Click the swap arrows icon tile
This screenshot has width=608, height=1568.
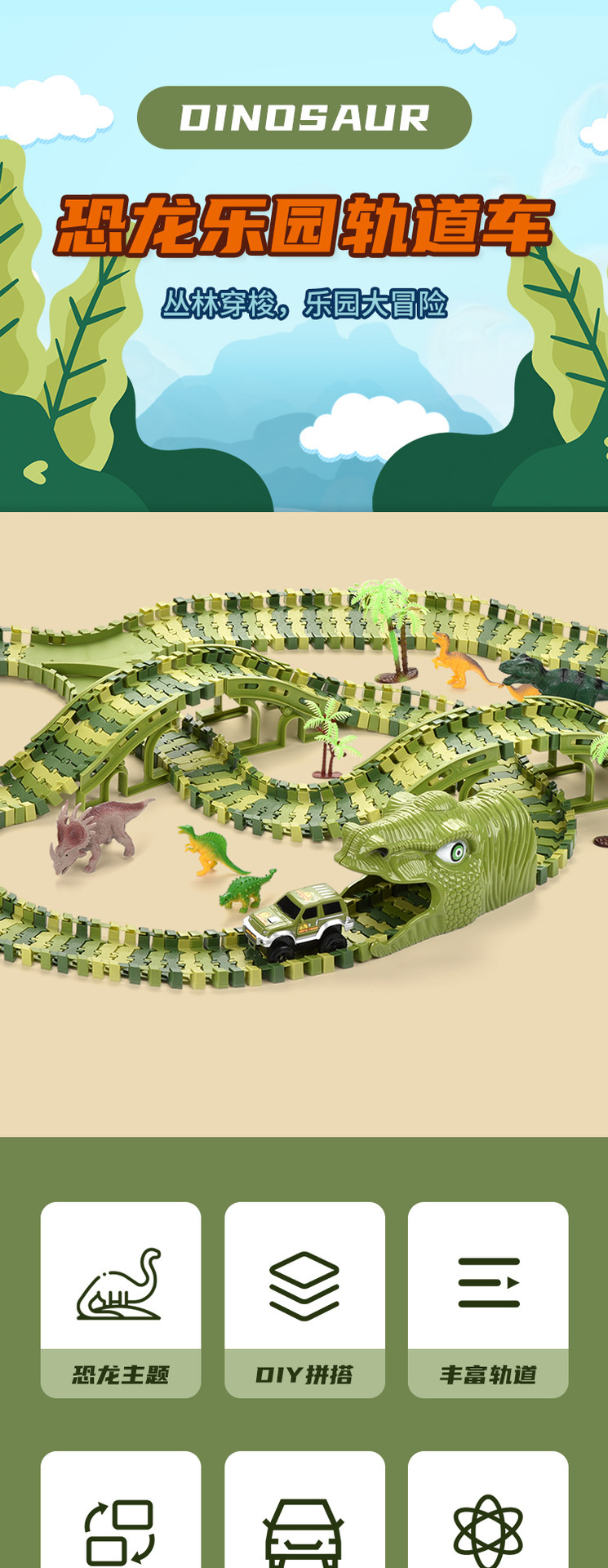coord(121,1521)
